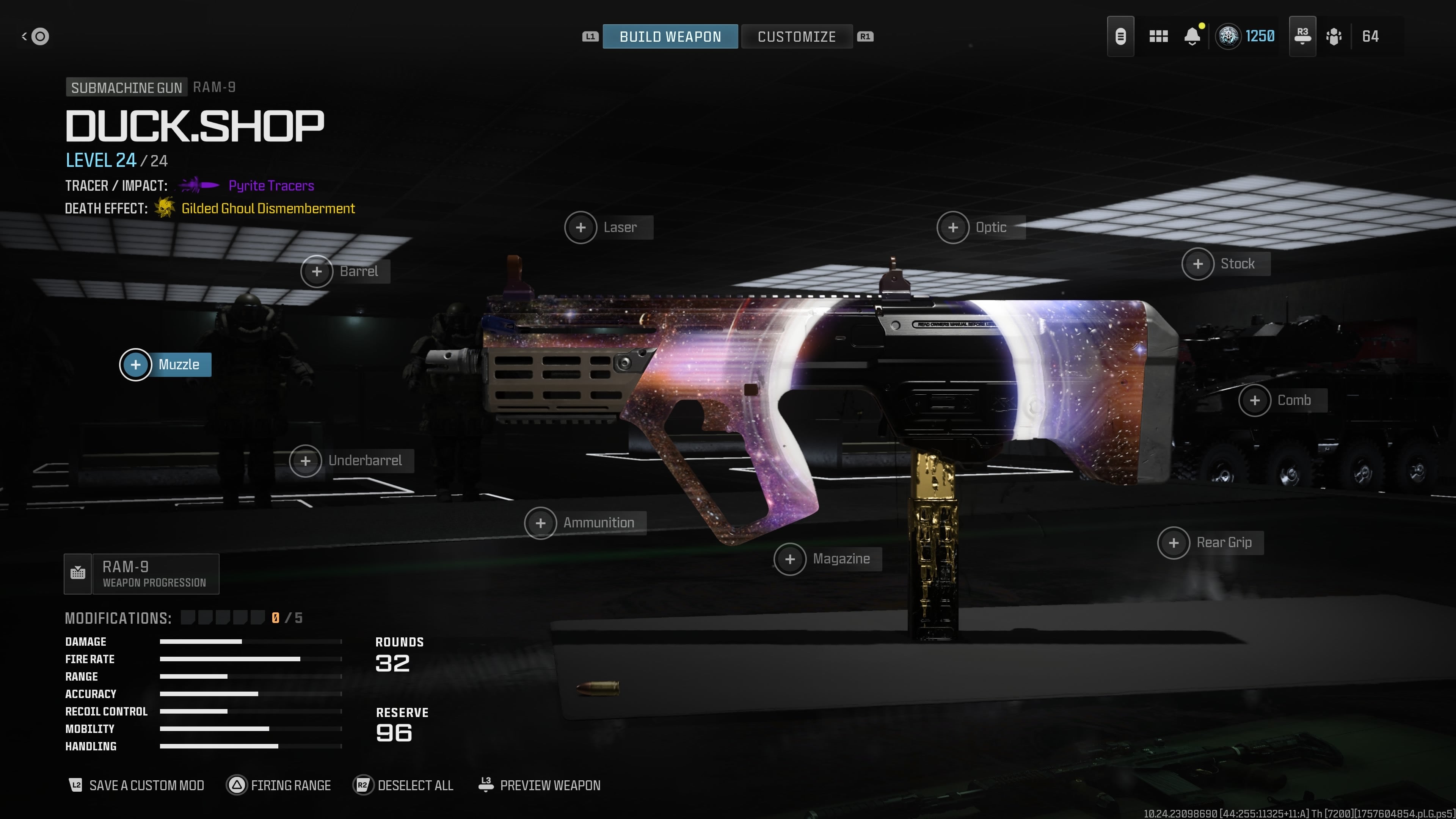The height and width of the screenshot is (819, 1456).
Task: Select the Stock attachment slot
Action: 1225,264
